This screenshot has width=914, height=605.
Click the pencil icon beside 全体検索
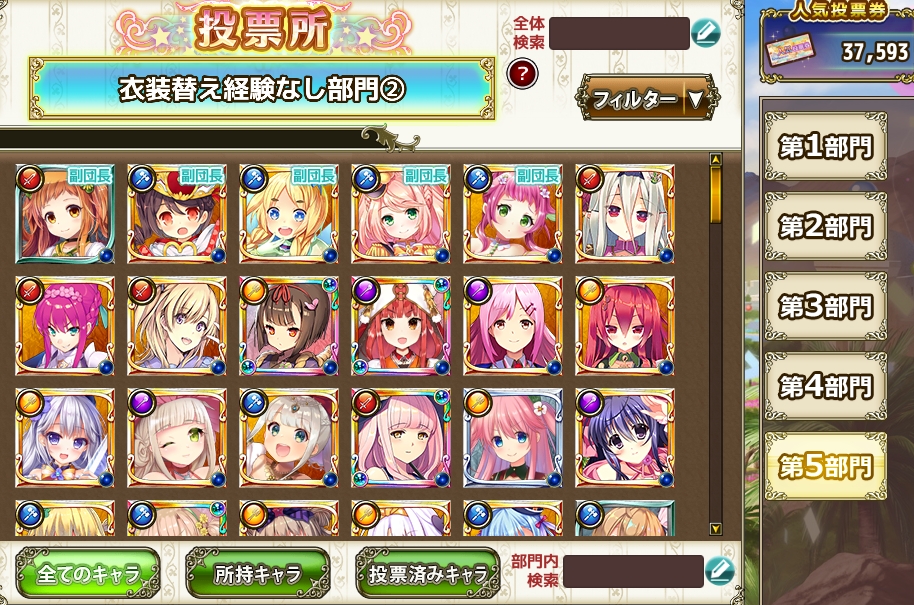[706, 33]
